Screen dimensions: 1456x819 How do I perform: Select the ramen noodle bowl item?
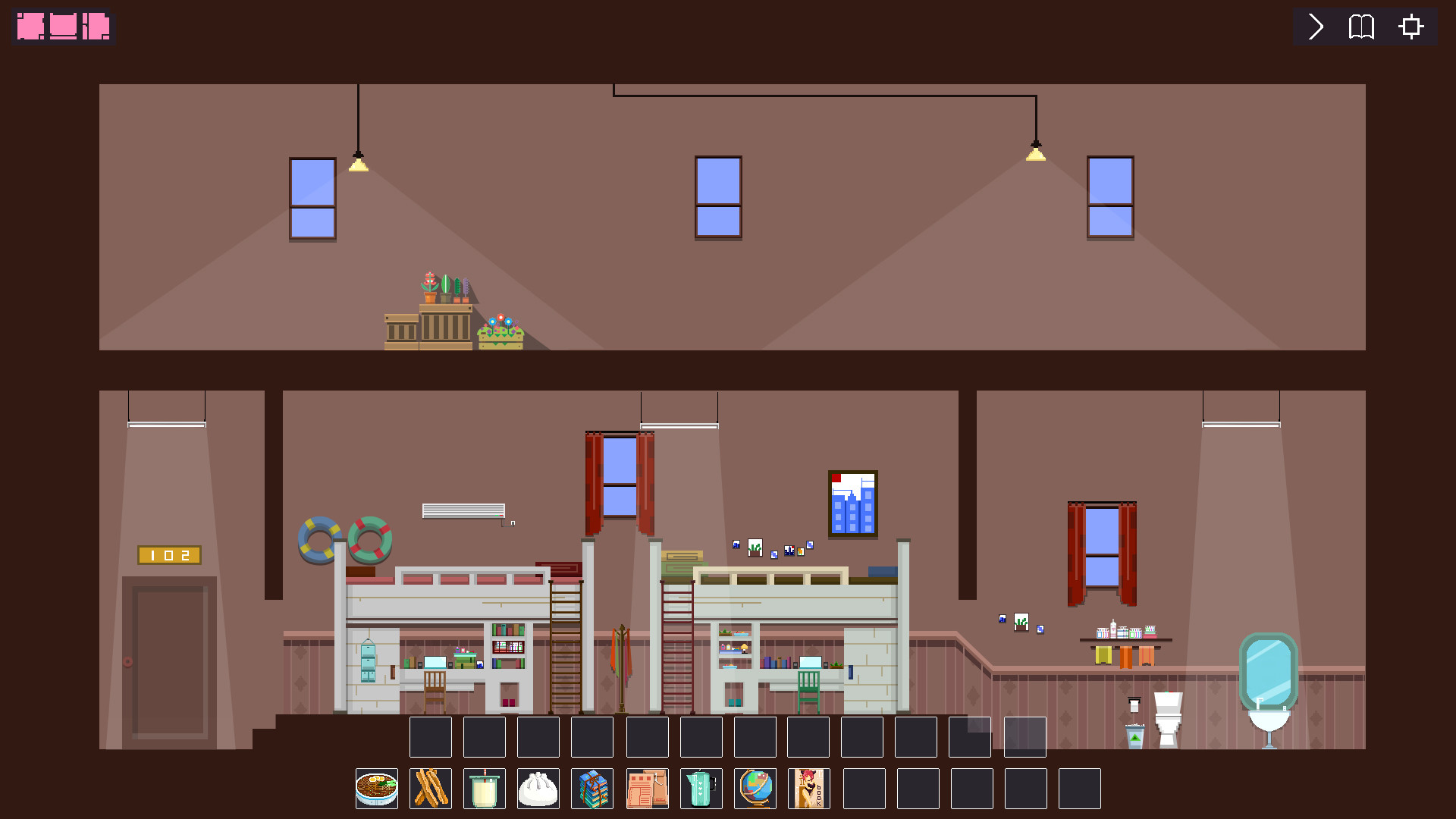376,789
